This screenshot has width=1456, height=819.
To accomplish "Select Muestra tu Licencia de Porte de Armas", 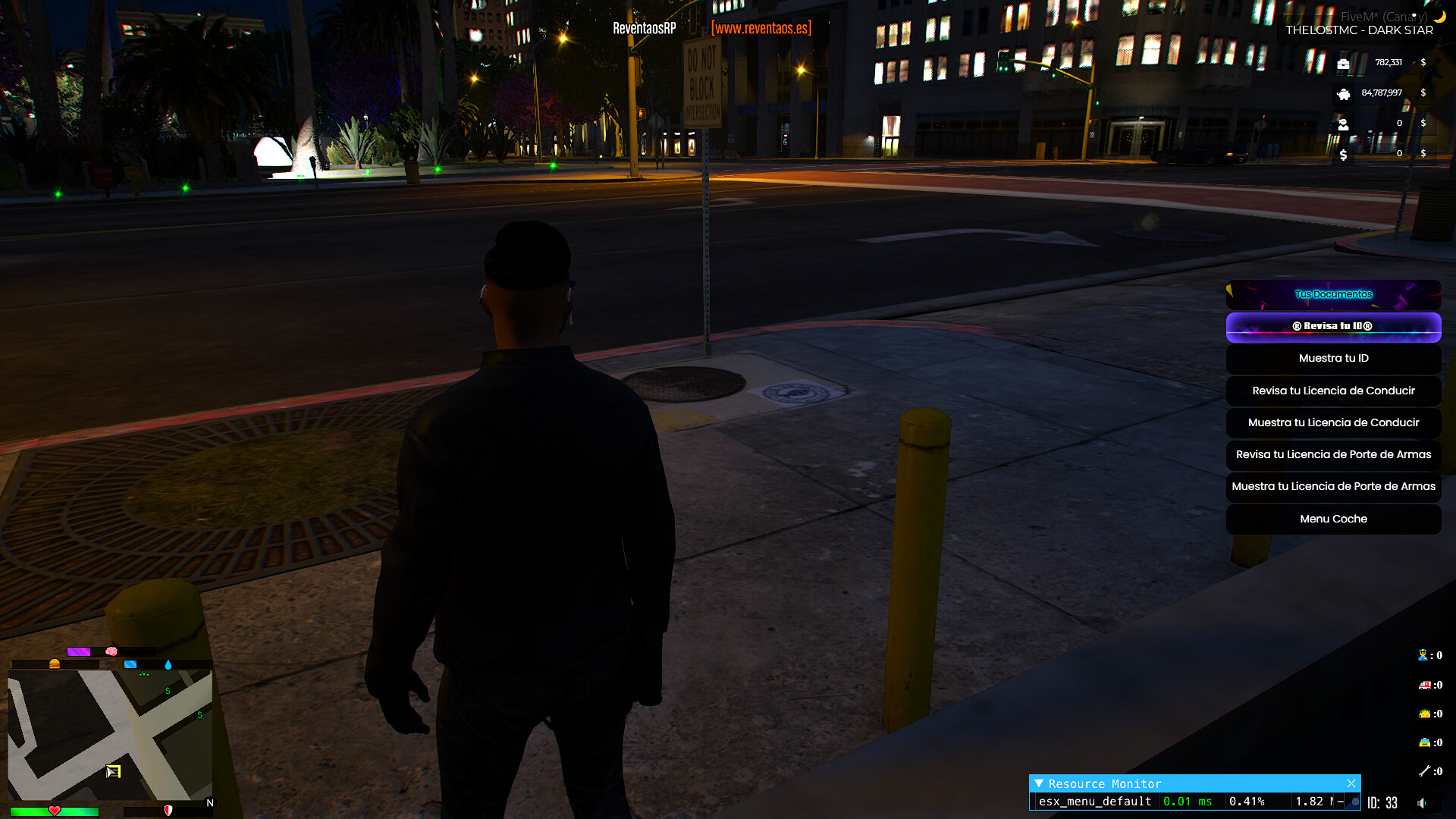I will (x=1333, y=487).
